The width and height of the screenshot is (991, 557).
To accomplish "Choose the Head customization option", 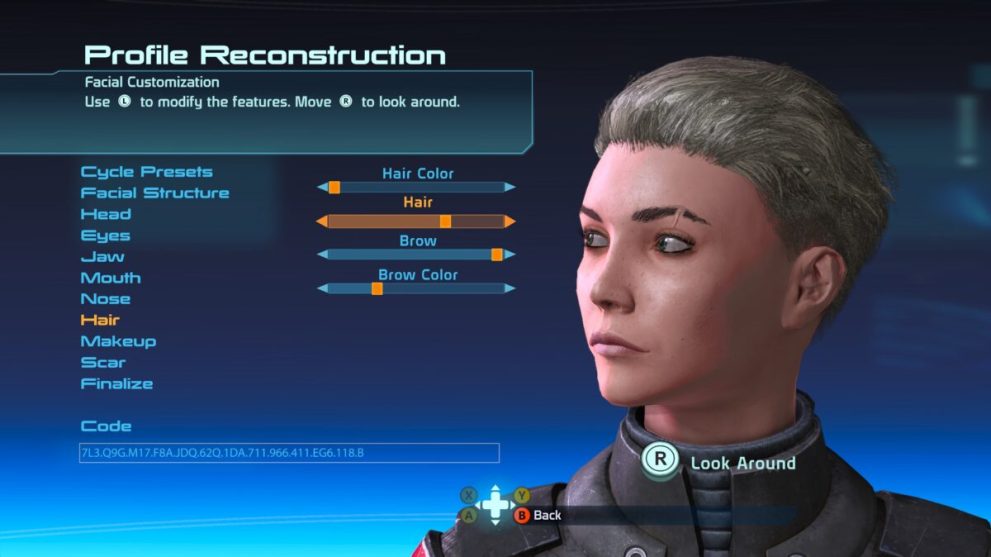I will [105, 214].
